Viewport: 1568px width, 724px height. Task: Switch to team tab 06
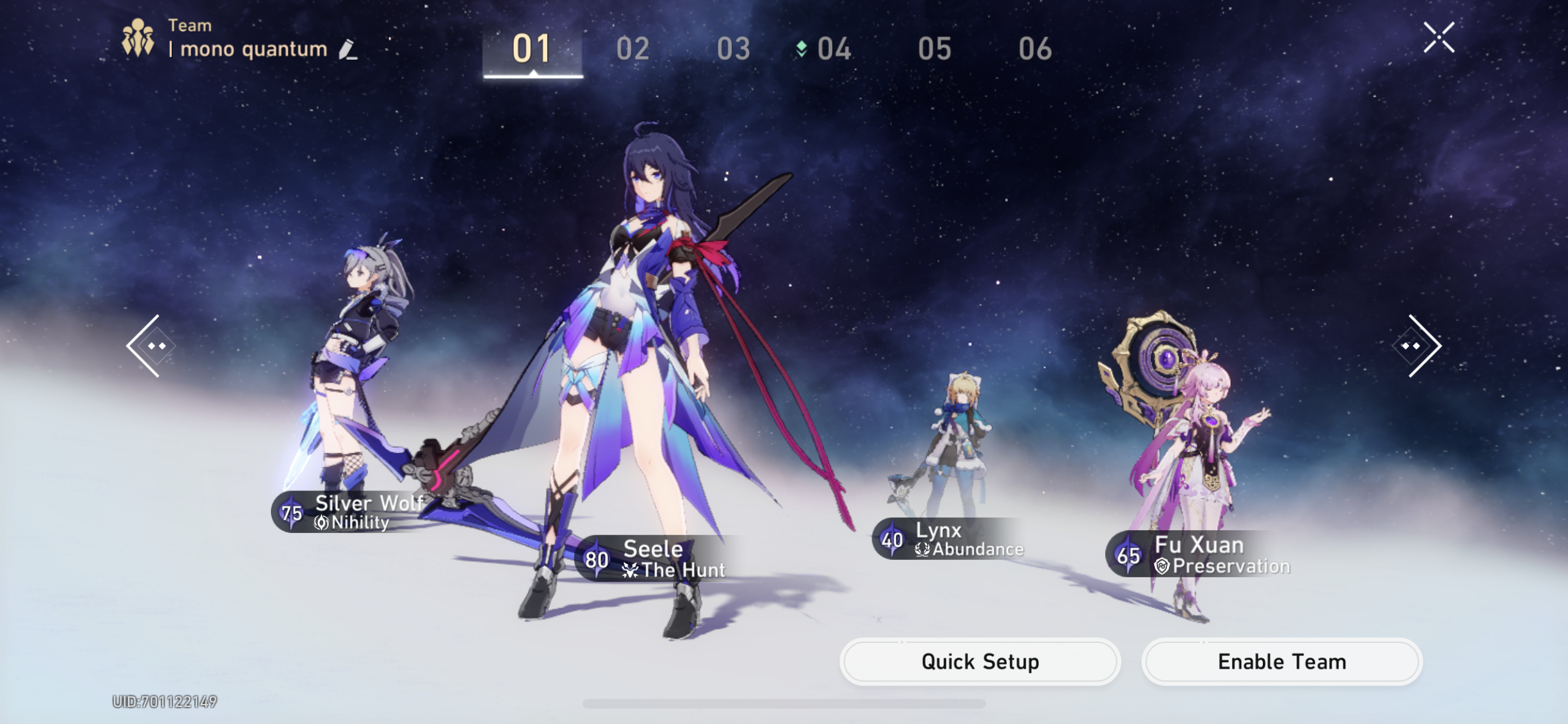point(1037,48)
